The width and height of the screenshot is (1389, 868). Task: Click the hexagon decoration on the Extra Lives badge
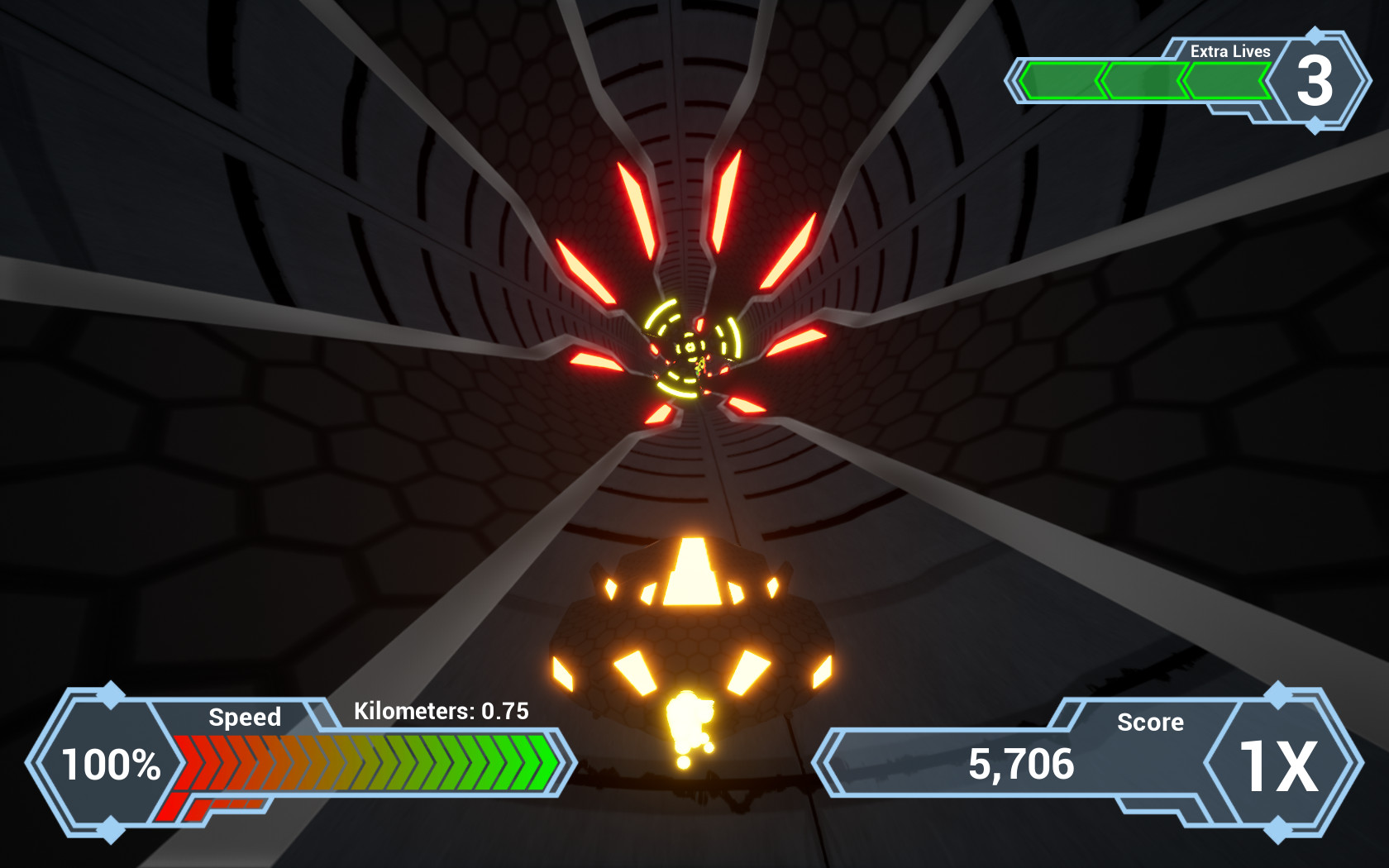[1314, 37]
